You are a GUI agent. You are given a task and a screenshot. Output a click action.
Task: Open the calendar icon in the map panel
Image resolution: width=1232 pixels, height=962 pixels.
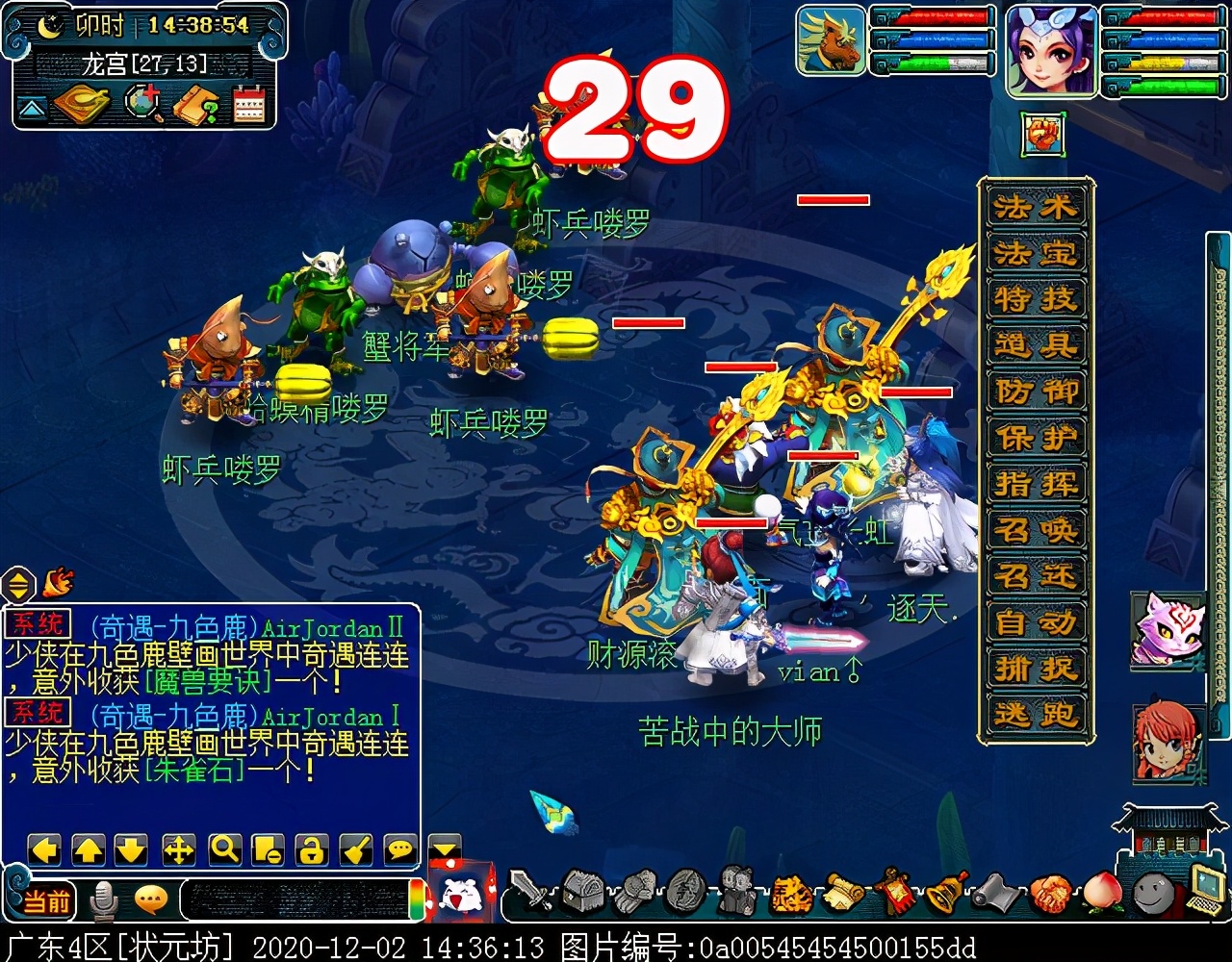pos(248,105)
